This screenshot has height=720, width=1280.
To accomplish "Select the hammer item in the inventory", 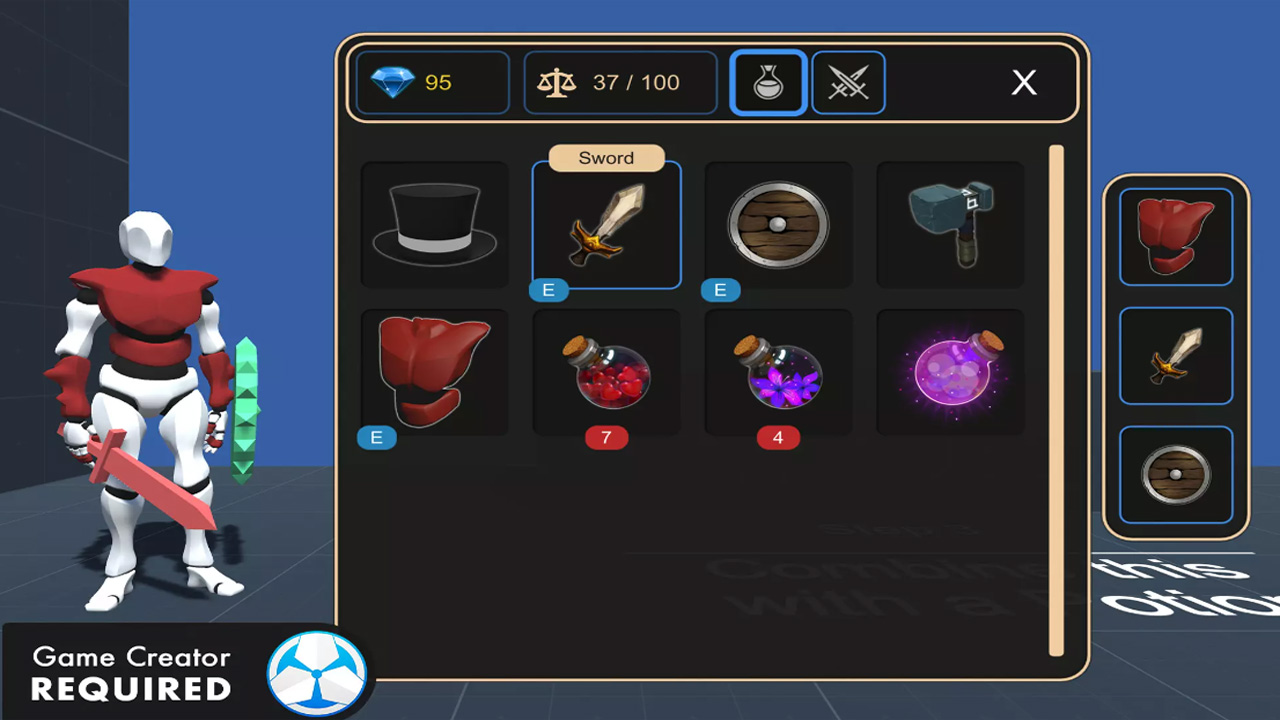I will click(x=949, y=224).
